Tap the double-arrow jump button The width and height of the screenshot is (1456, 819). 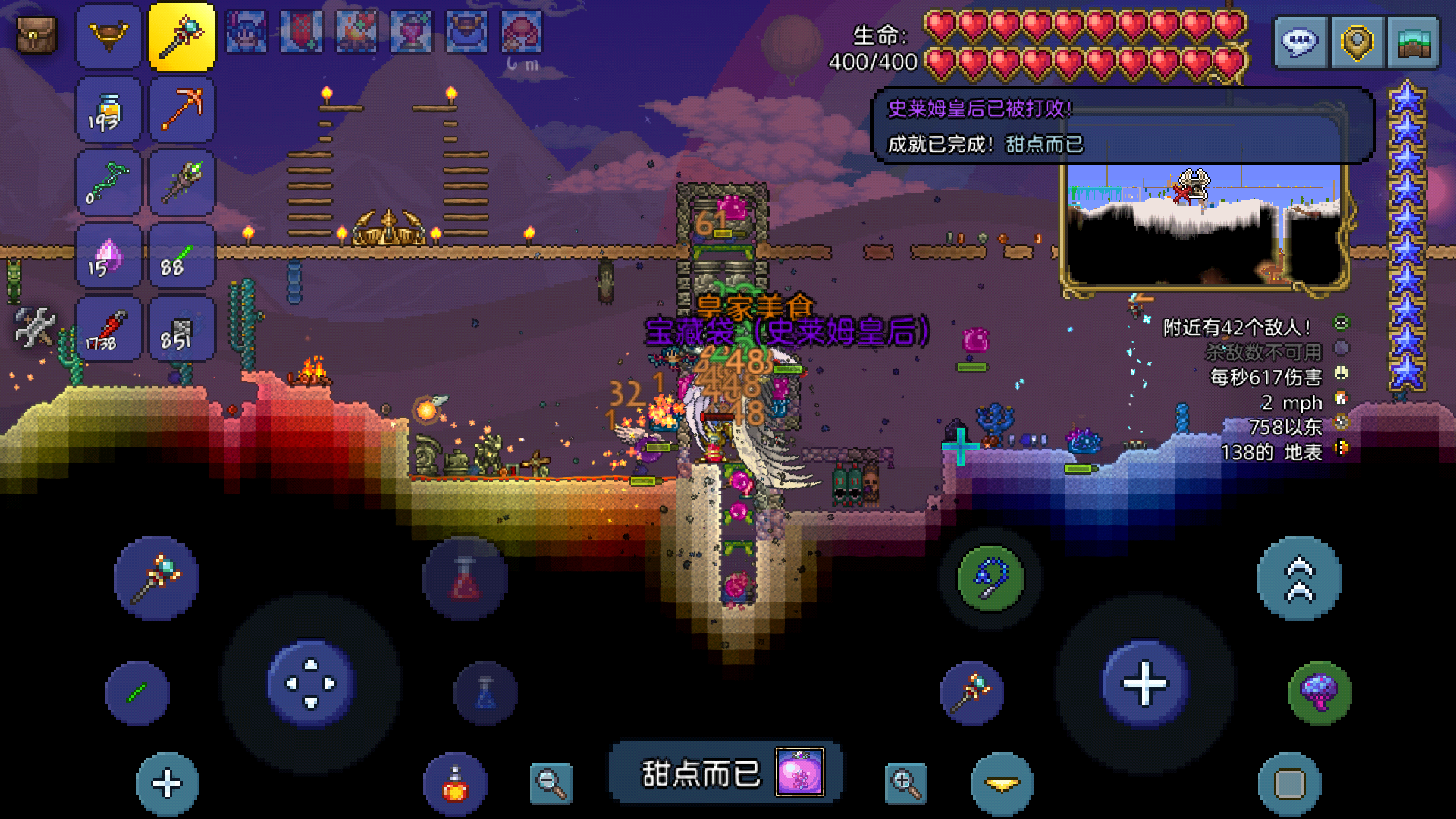click(x=1299, y=579)
